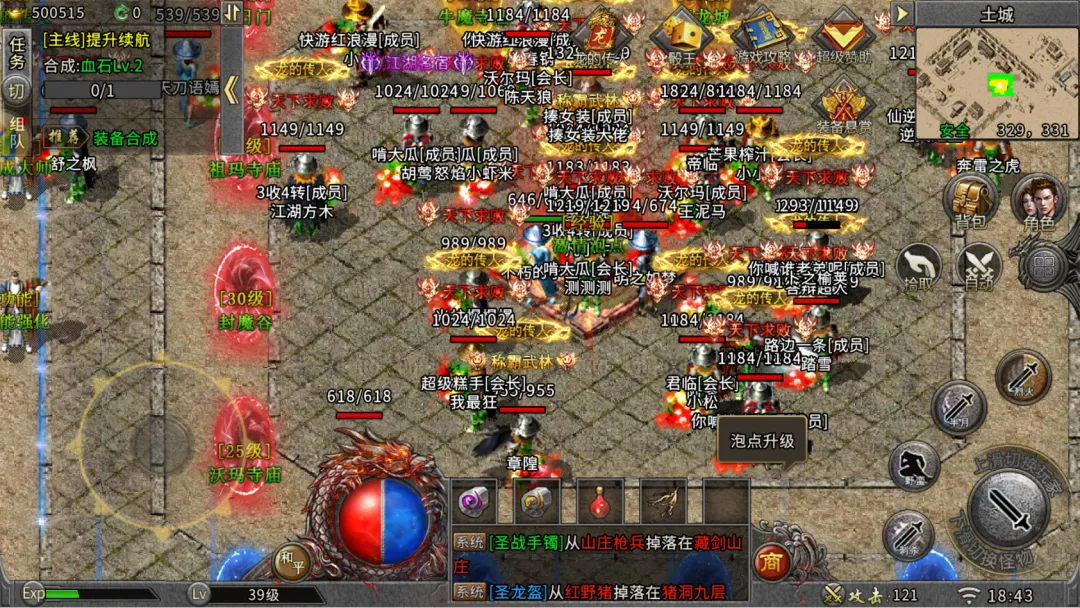Use the 野蛮 charge skill

913,465
